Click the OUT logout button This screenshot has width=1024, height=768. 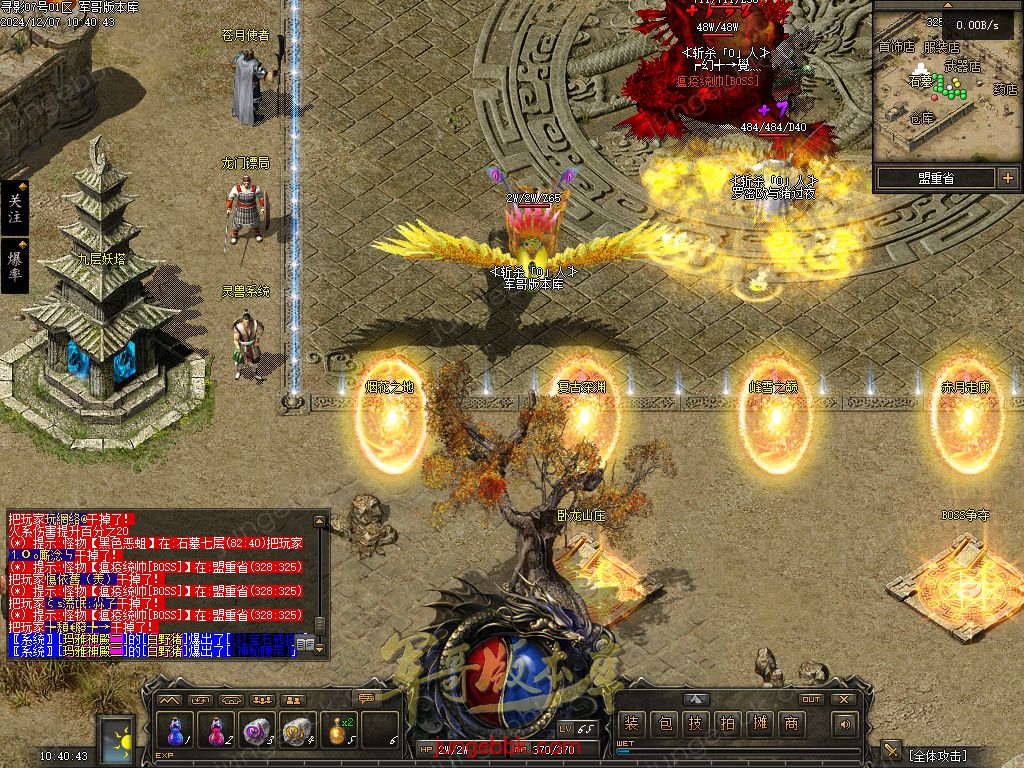(x=810, y=699)
